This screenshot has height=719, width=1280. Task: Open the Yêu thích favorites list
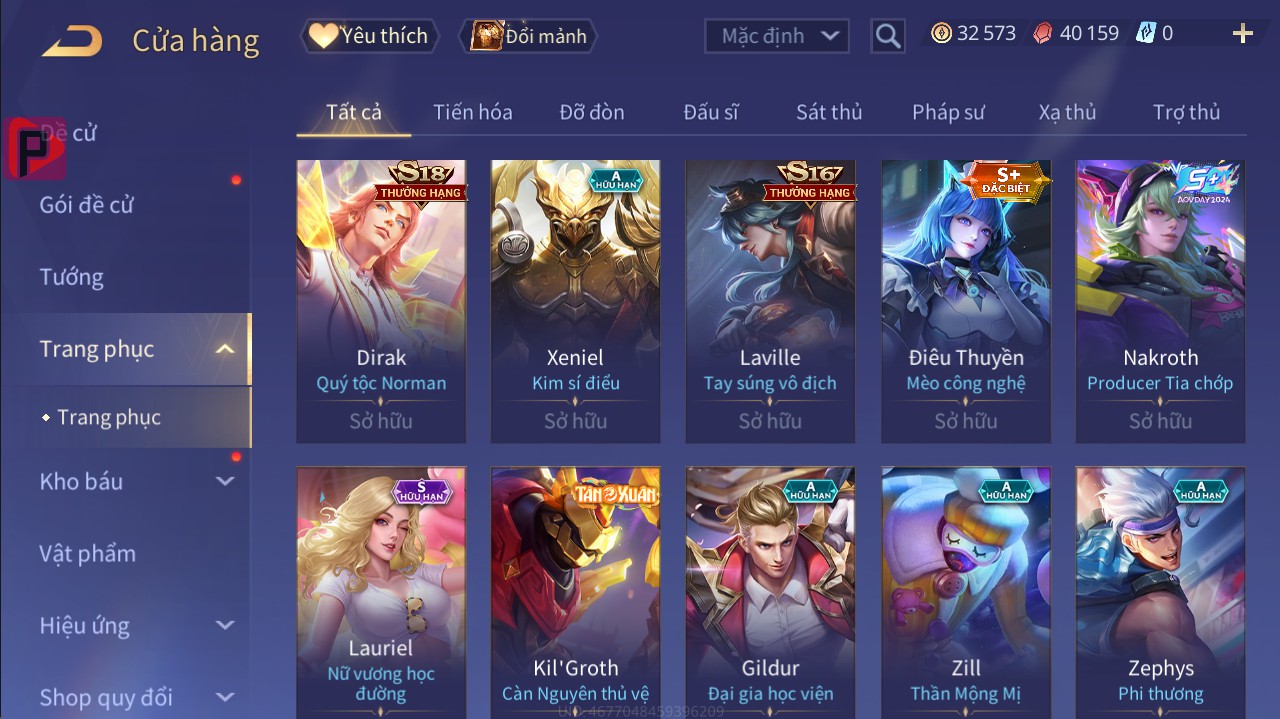coord(368,36)
